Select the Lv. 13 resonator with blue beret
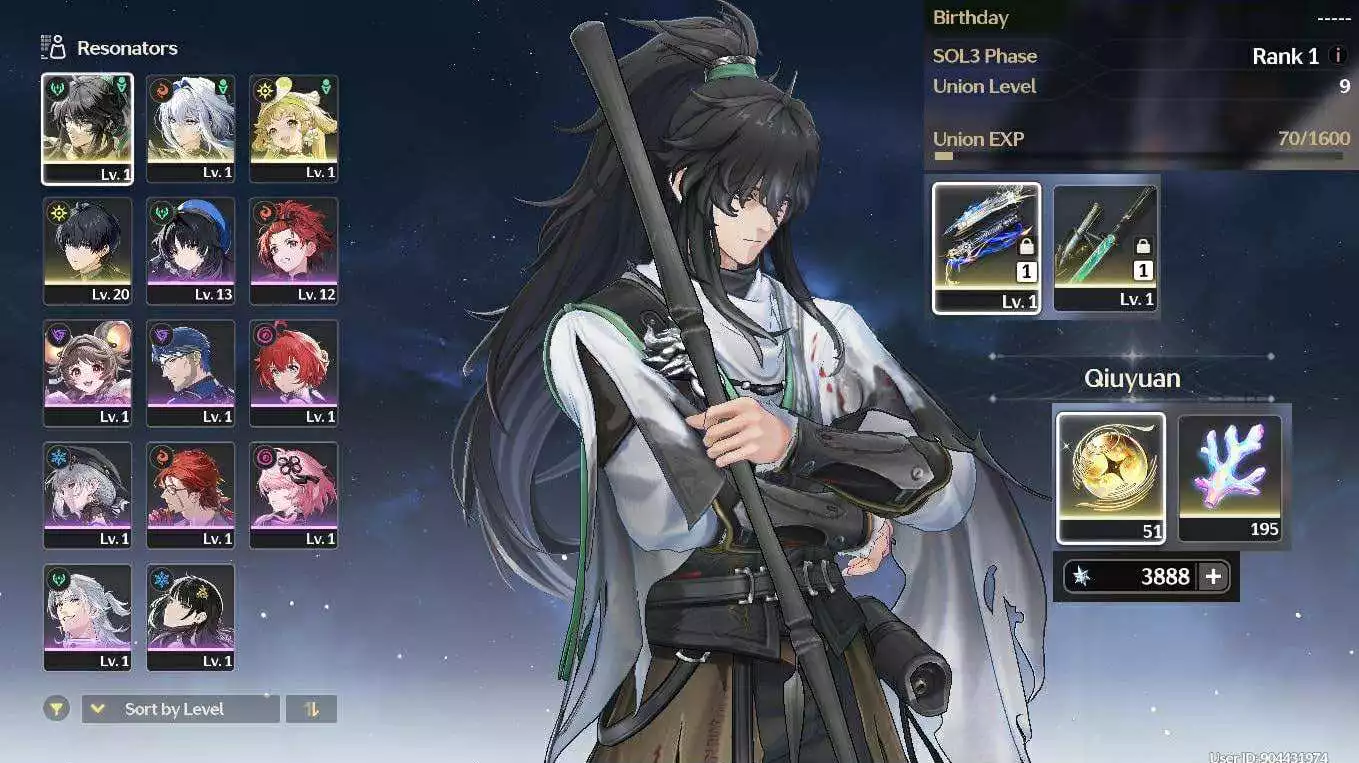 (190, 250)
